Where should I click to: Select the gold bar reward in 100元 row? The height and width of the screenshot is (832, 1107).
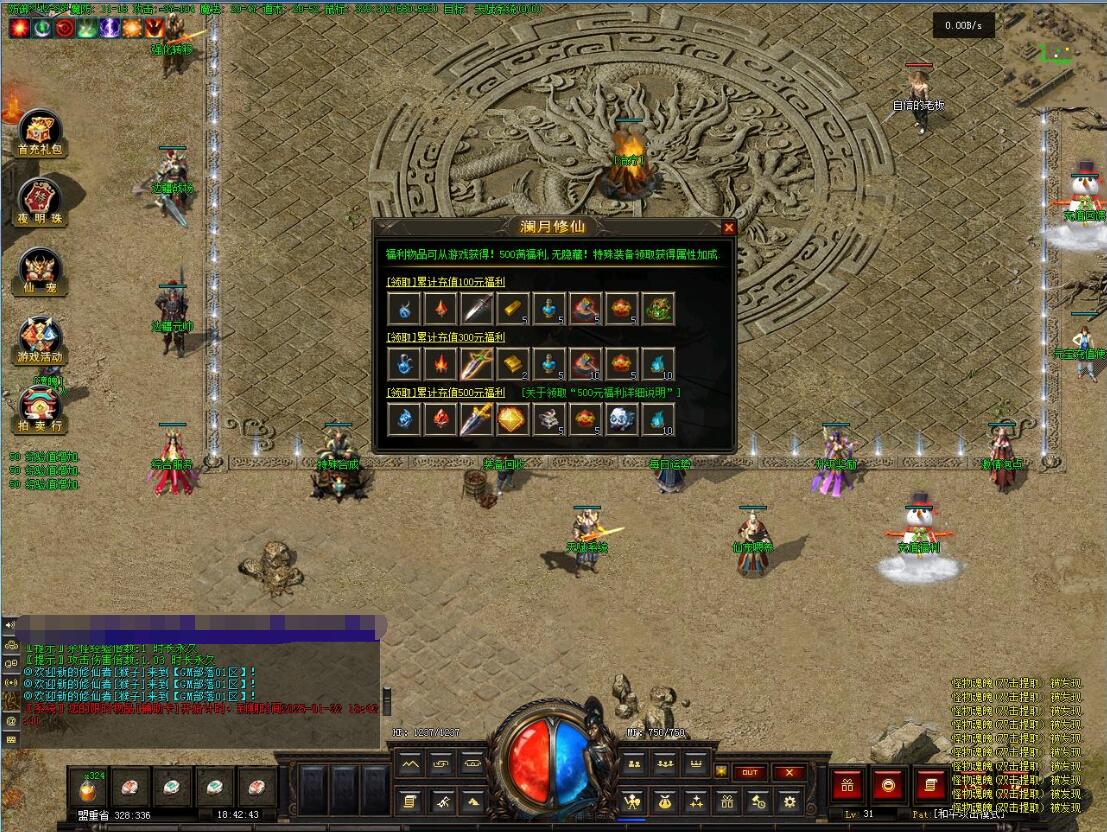512,308
